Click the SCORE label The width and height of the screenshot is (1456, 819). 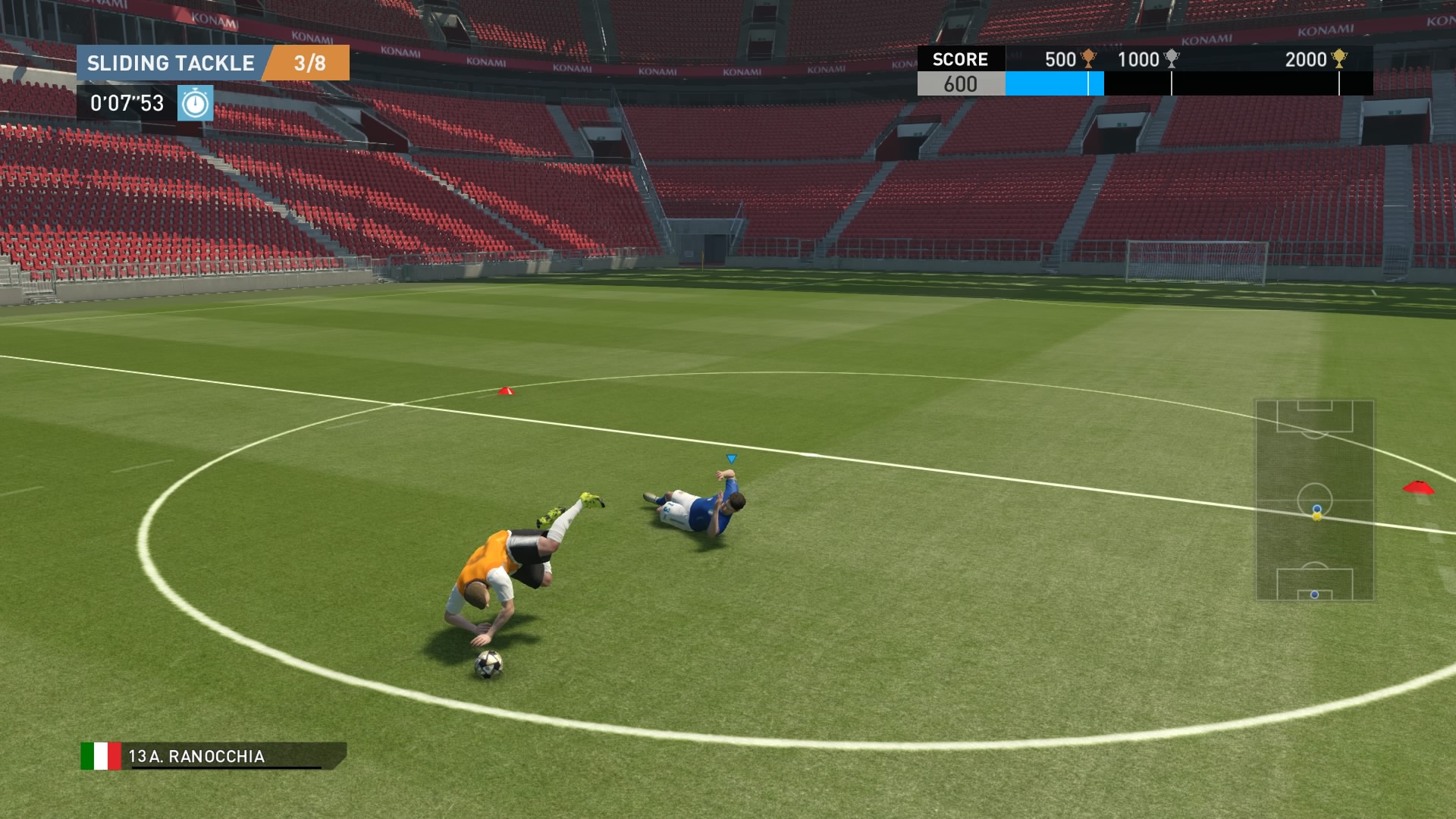pyautogui.click(x=960, y=60)
